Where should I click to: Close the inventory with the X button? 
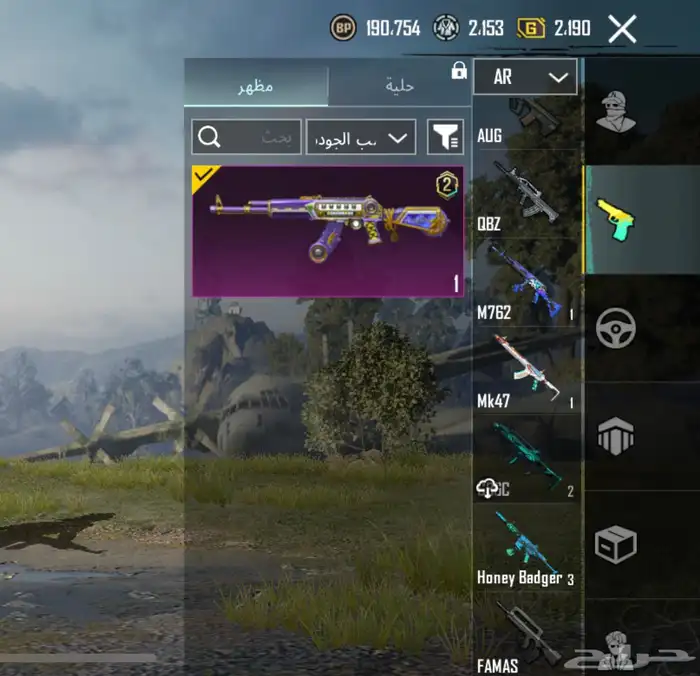(622, 29)
